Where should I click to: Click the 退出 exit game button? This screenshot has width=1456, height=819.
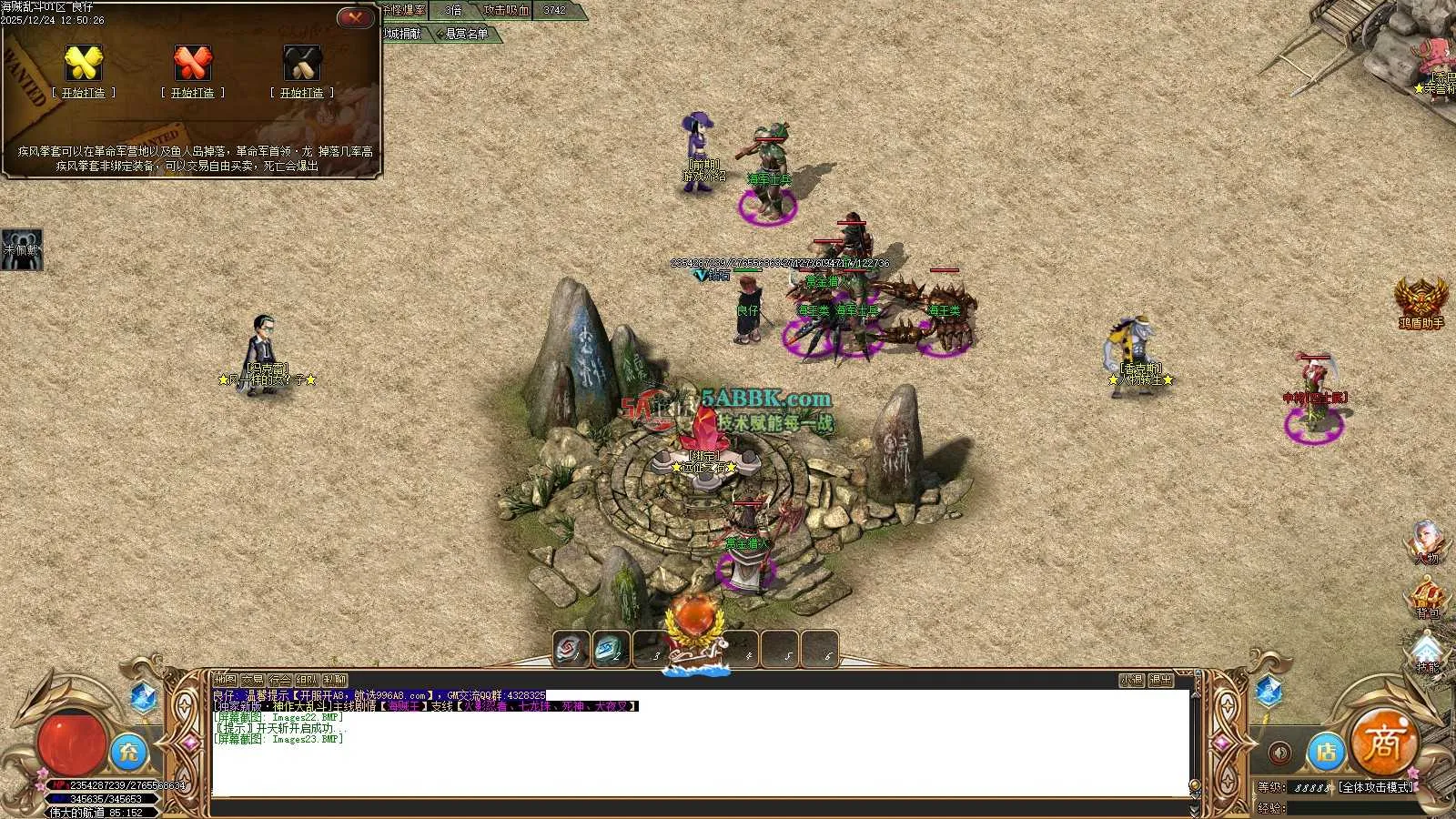click(1160, 680)
